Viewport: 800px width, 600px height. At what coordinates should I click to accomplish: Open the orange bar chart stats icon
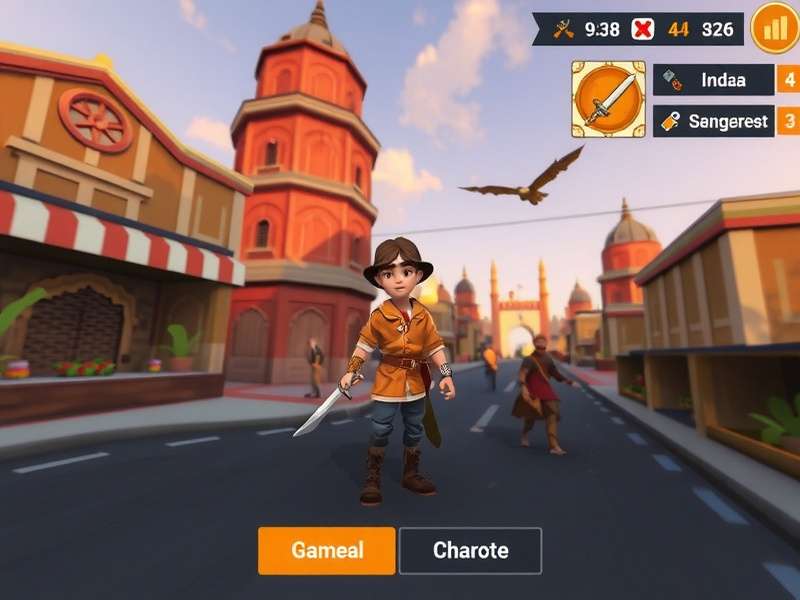(x=774, y=28)
